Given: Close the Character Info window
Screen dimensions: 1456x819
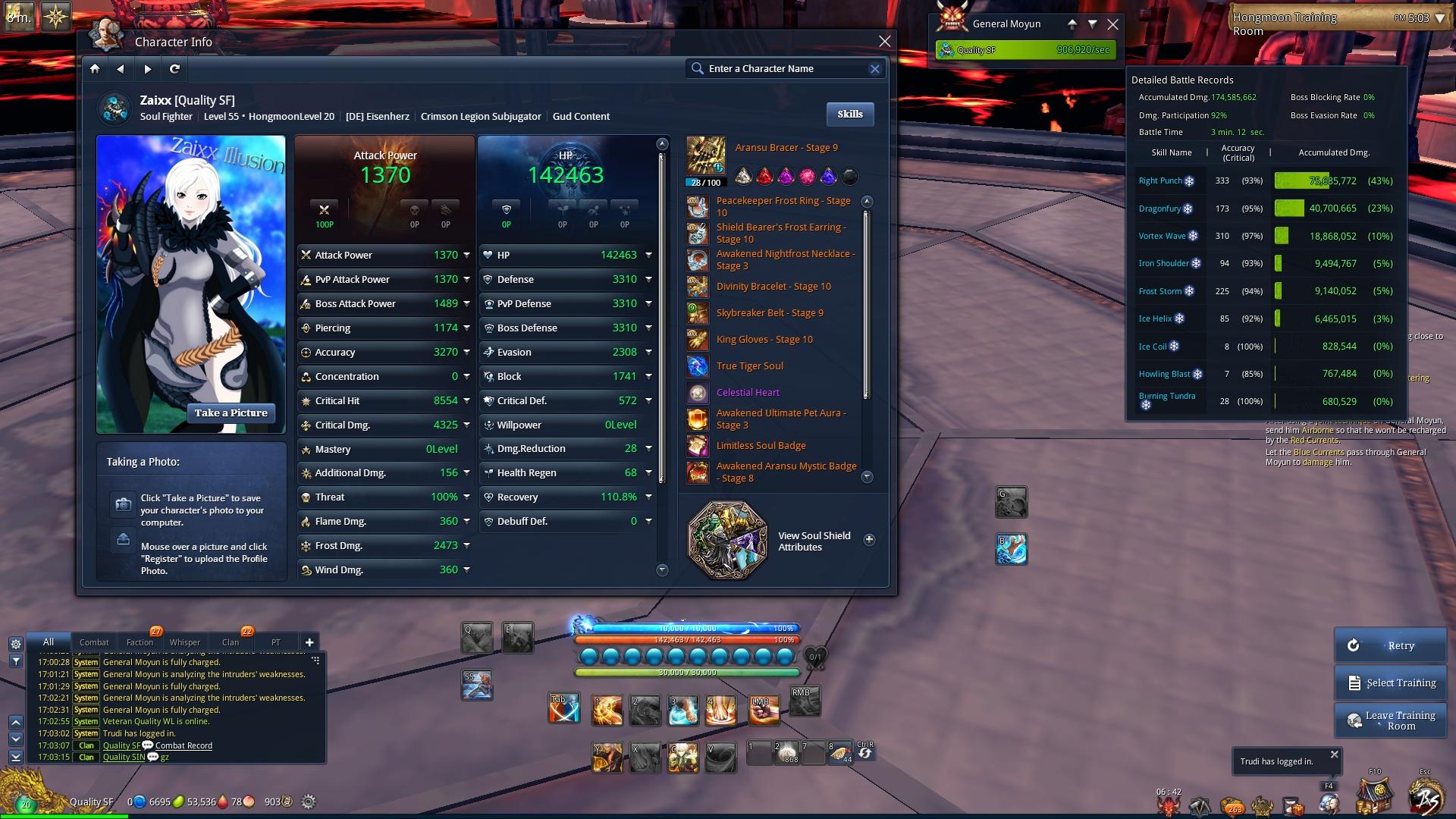Looking at the screenshot, I should coord(884,42).
